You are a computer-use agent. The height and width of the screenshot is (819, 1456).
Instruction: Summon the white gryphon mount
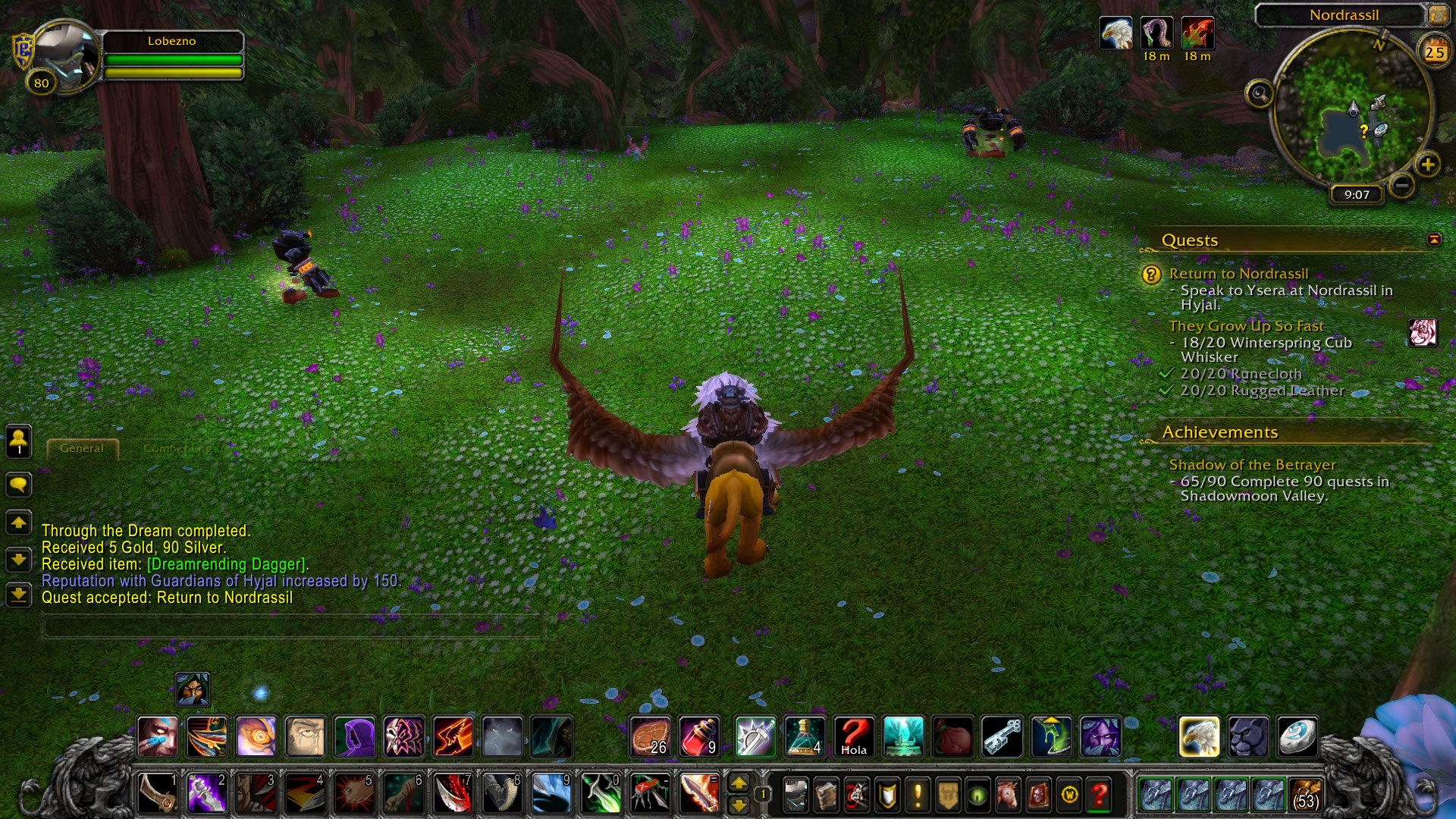coord(1199,736)
